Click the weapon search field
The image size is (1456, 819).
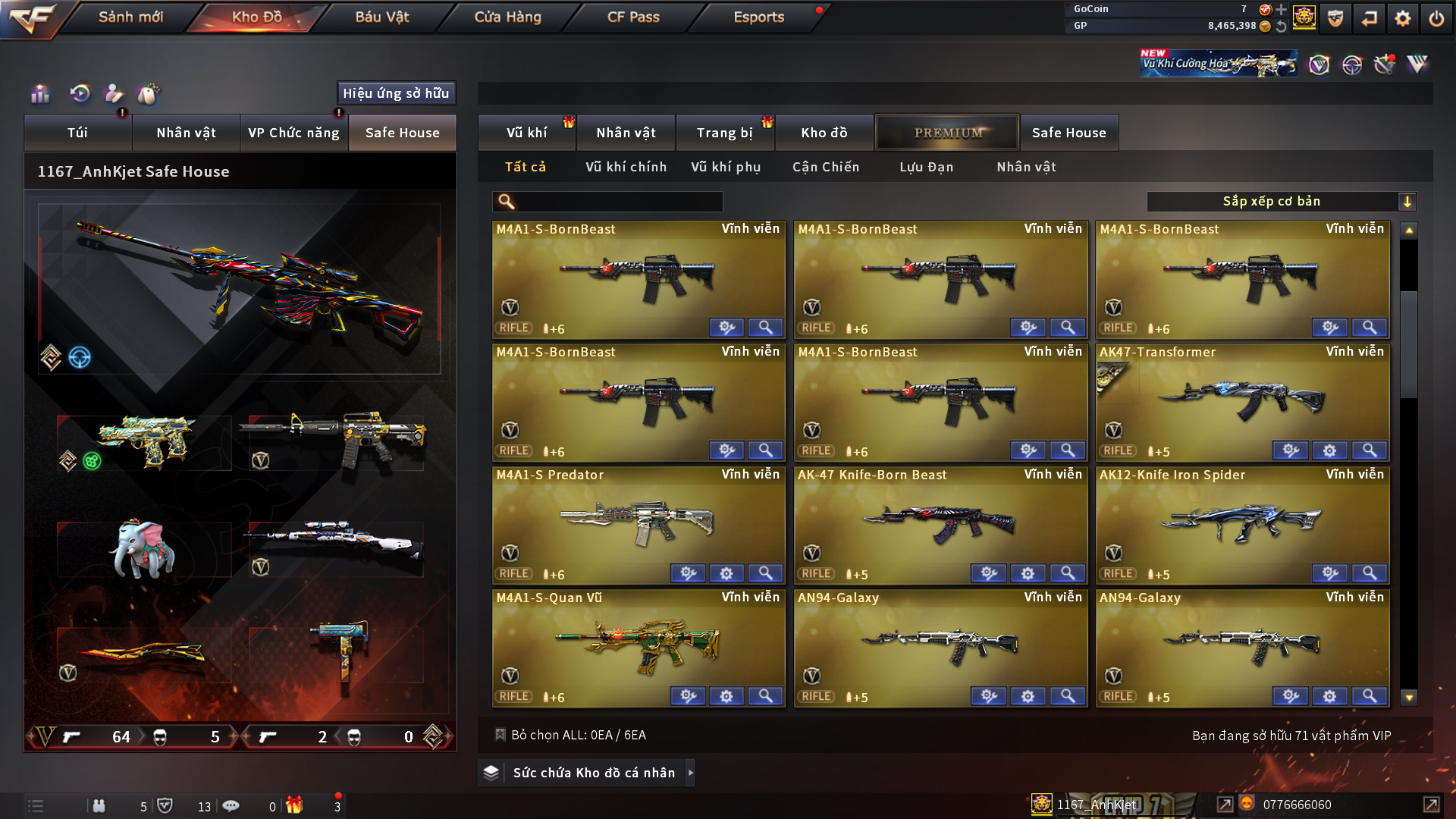pyautogui.click(x=614, y=202)
